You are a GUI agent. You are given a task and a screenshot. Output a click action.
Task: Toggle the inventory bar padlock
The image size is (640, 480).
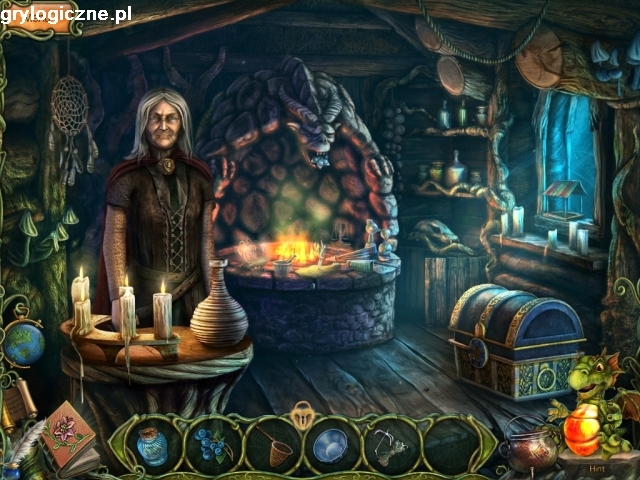pyautogui.click(x=302, y=410)
